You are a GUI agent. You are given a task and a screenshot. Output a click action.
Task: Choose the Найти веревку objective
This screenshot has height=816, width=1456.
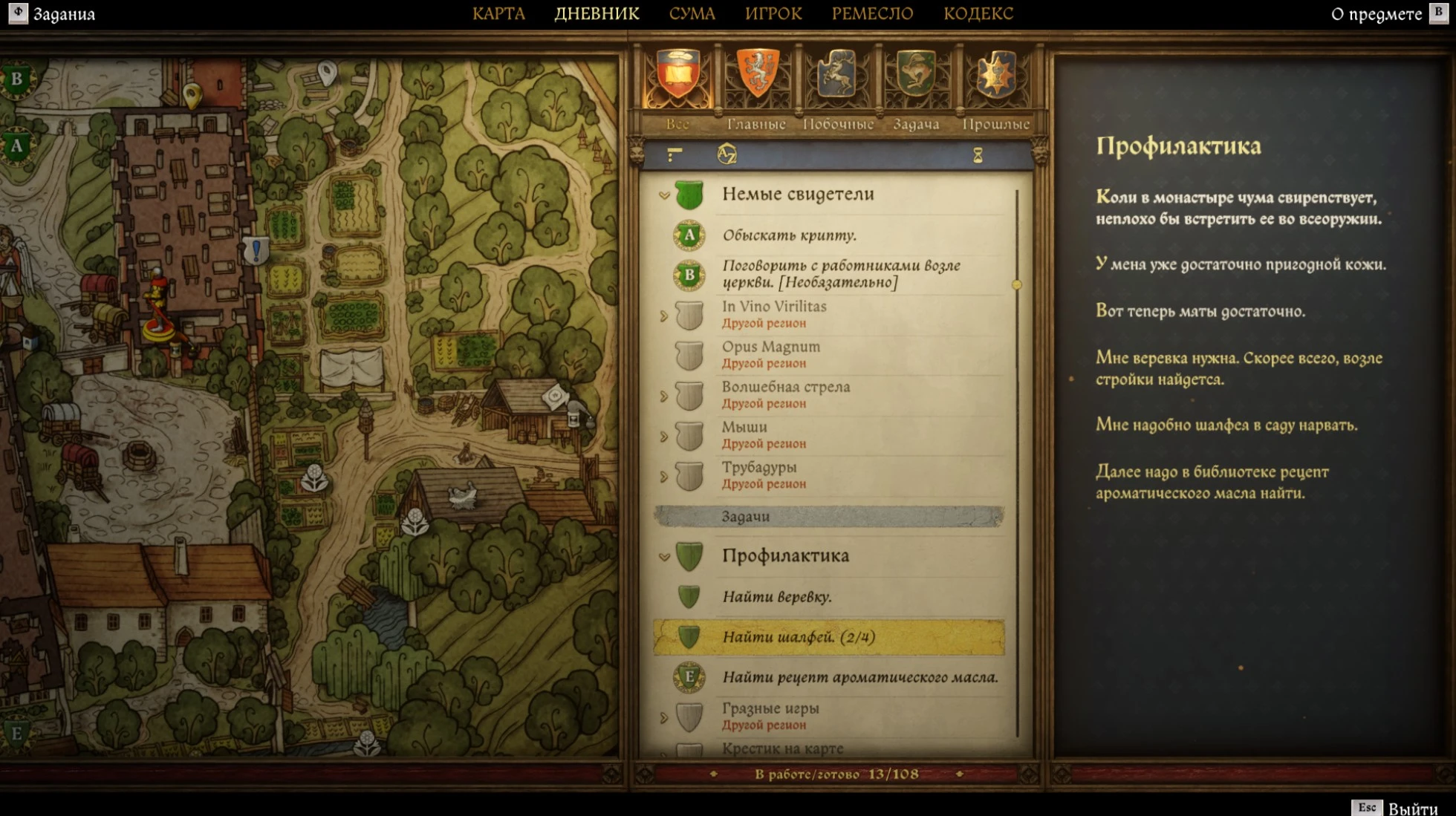(x=776, y=597)
